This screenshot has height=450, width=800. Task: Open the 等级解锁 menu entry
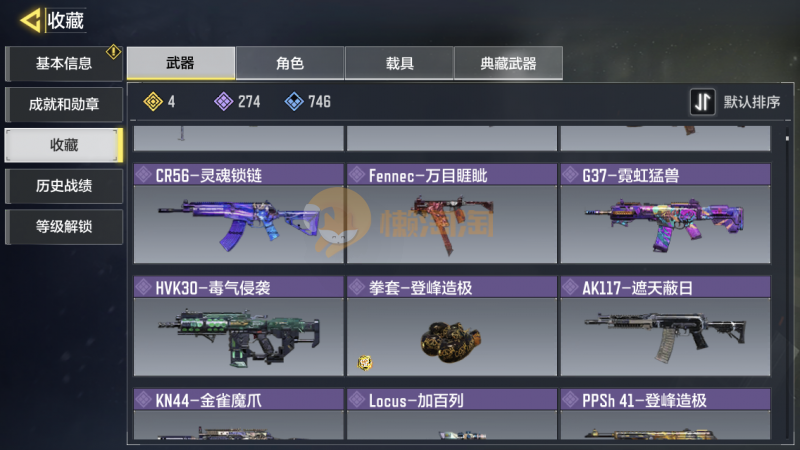click(64, 226)
